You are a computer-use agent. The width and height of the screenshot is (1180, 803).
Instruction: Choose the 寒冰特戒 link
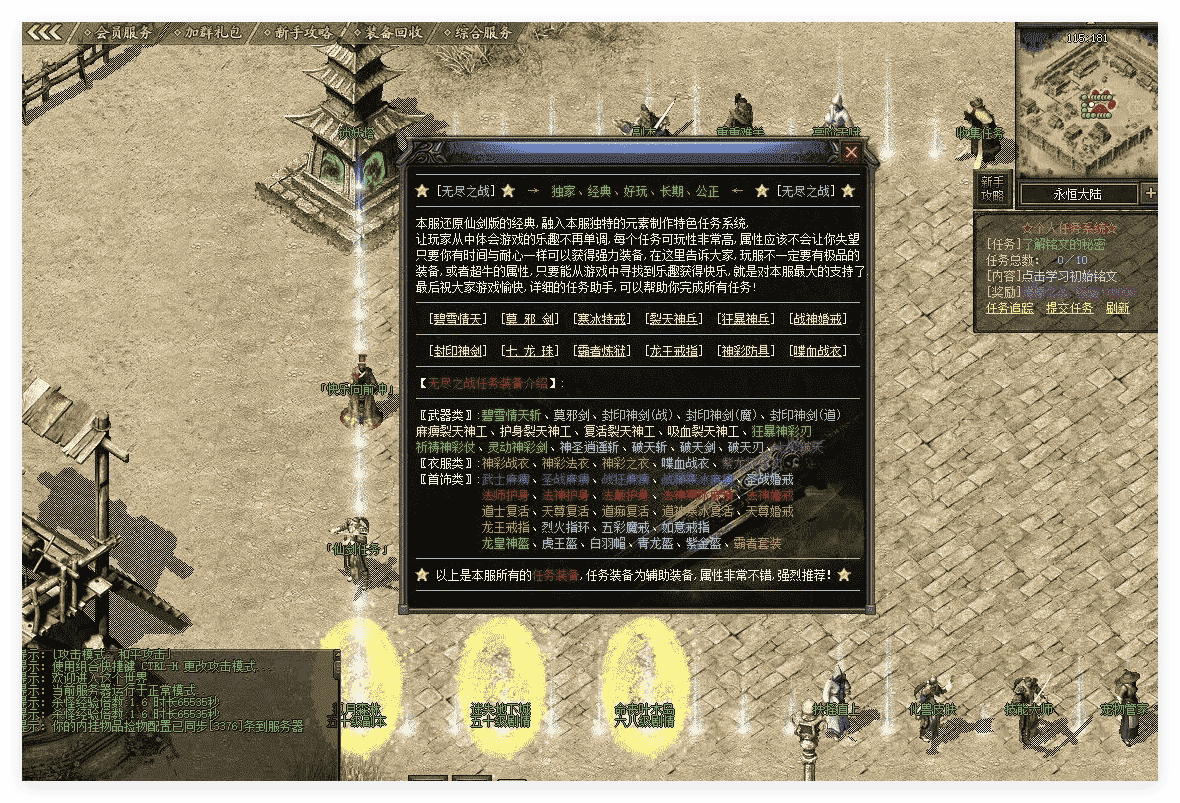pyautogui.click(x=602, y=319)
